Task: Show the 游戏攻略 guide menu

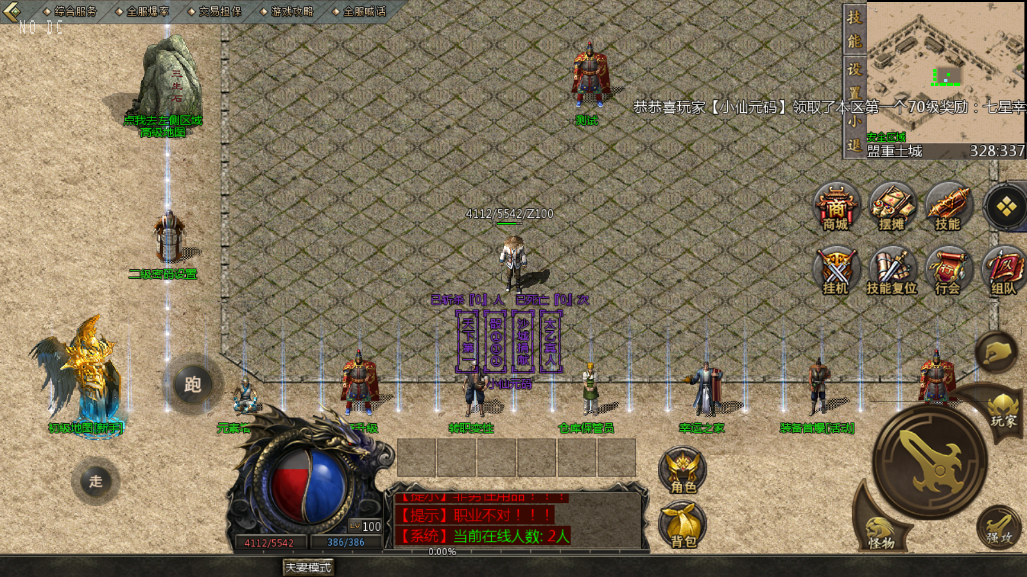Action: (286, 11)
